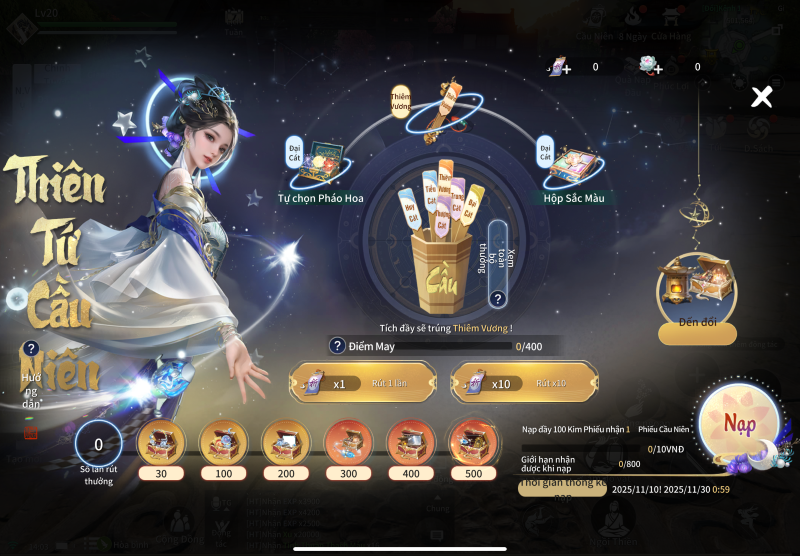The width and height of the screenshot is (800, 556).
Task: Claim the 300 draws milestone chest
Action: pos(349,441)
